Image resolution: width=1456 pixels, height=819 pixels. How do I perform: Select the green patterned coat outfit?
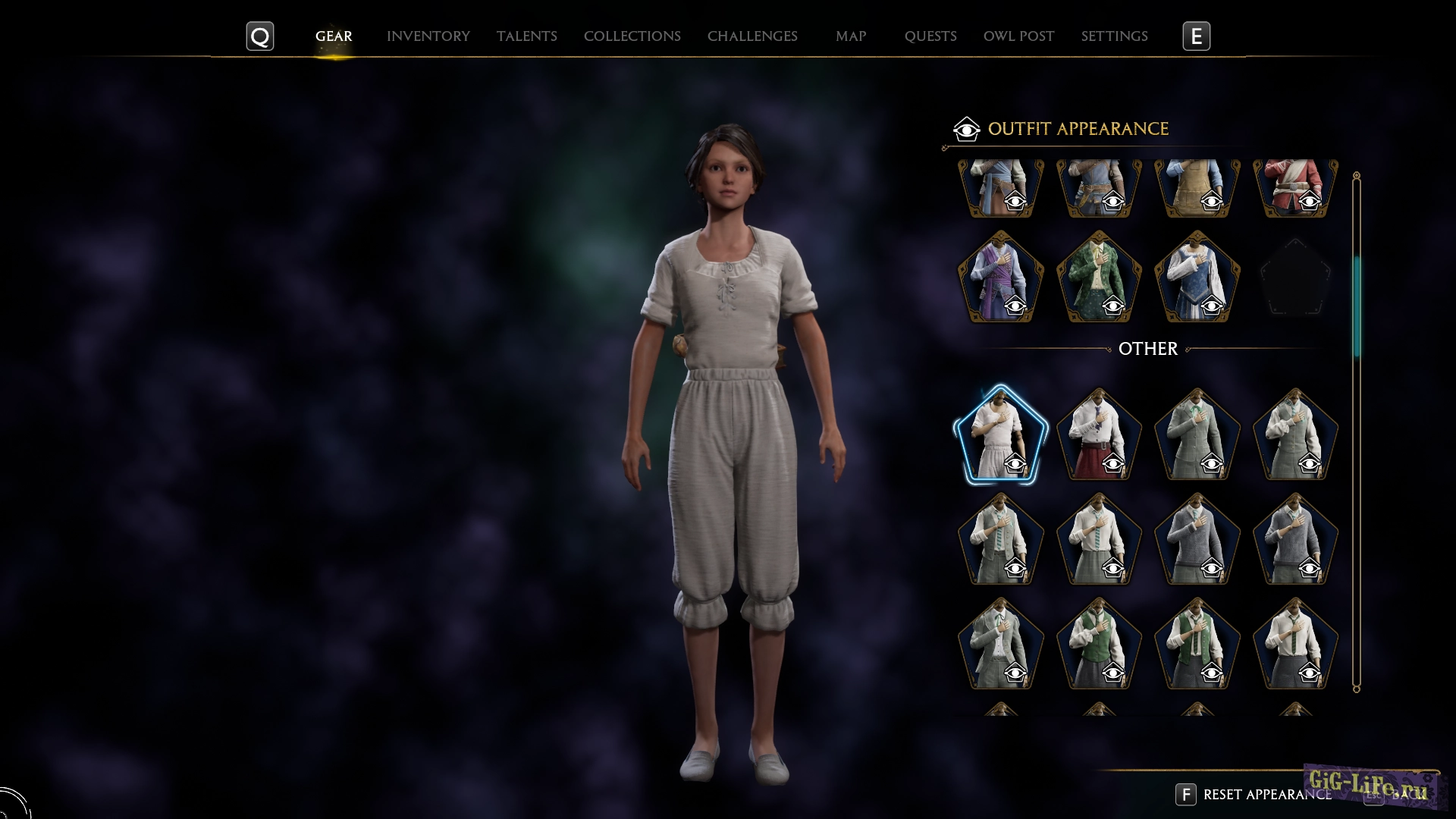pos(1099,278)
